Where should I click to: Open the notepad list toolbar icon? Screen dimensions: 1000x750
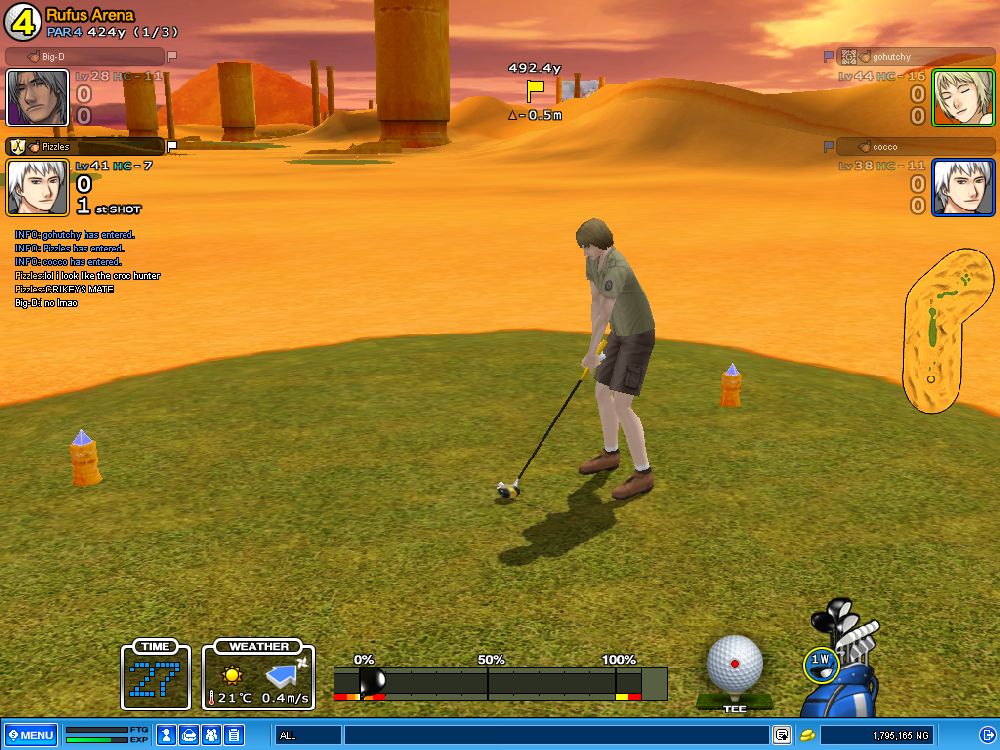[233, 735]
